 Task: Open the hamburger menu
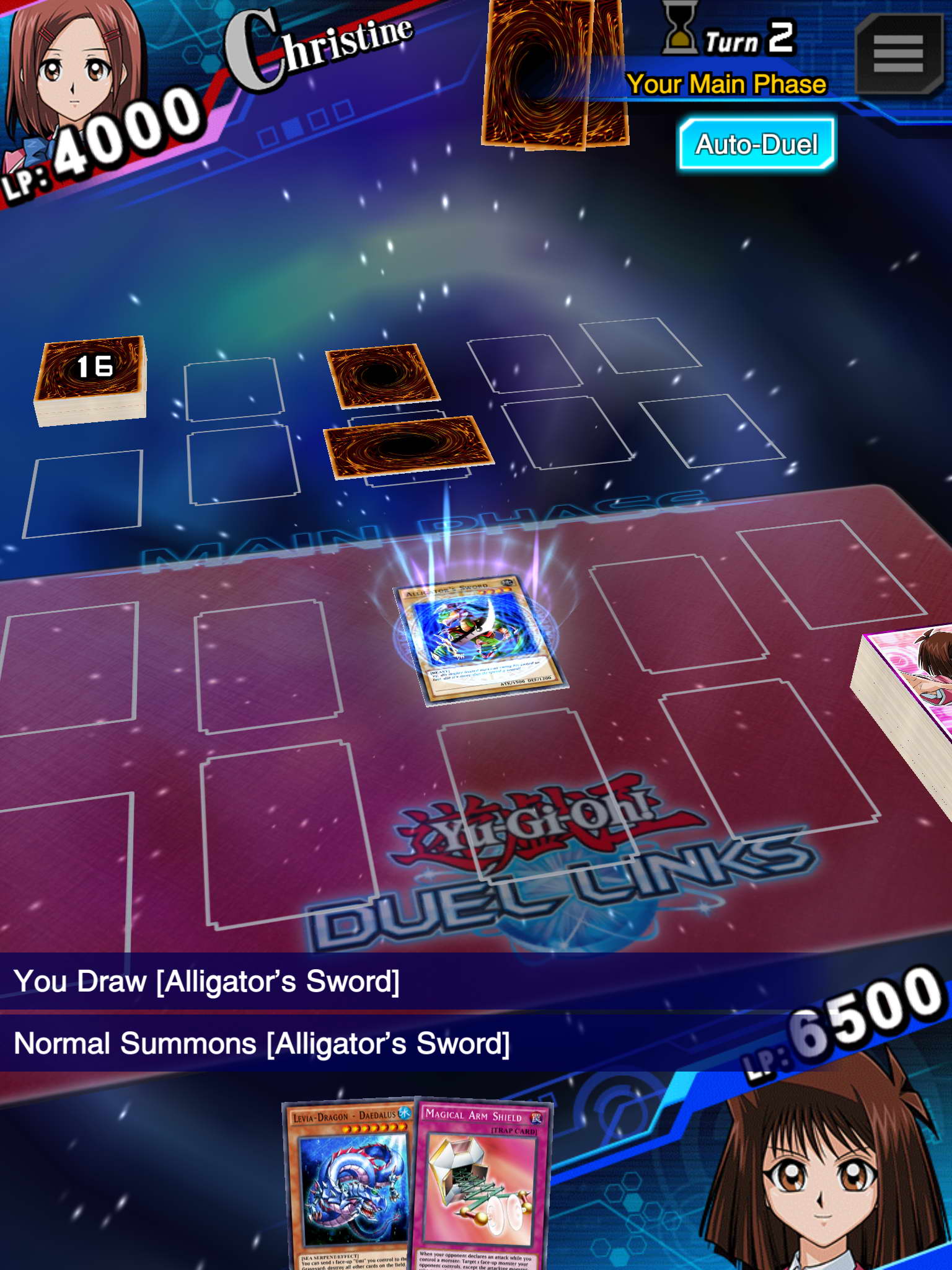pos(898,54)
